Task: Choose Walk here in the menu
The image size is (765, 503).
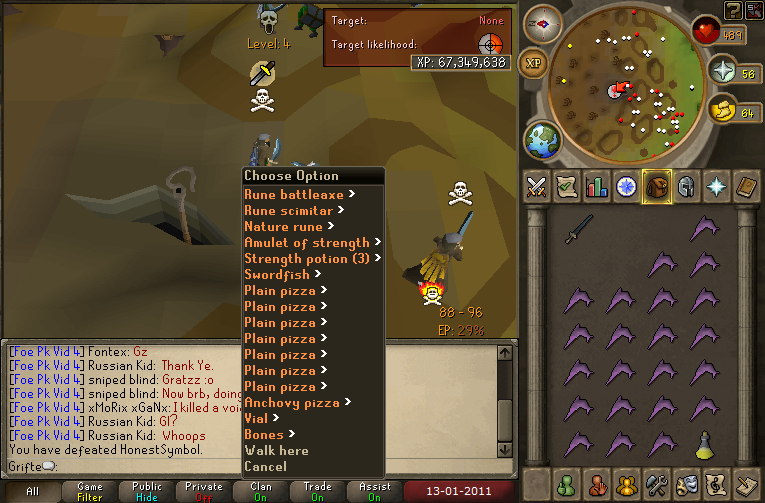Action: click(276, 451)
